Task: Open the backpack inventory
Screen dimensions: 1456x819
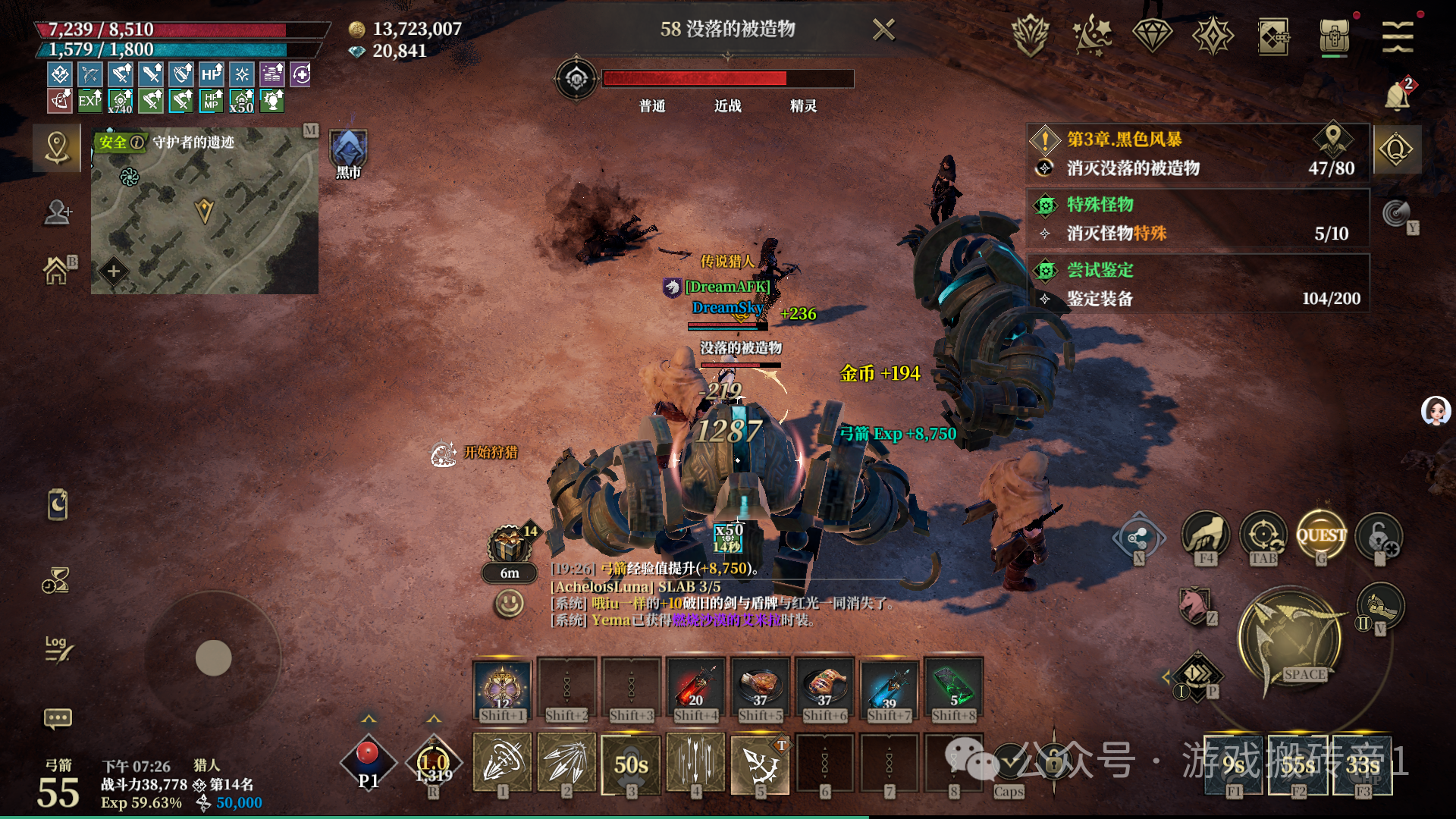Action: [x=1335, y=36]
